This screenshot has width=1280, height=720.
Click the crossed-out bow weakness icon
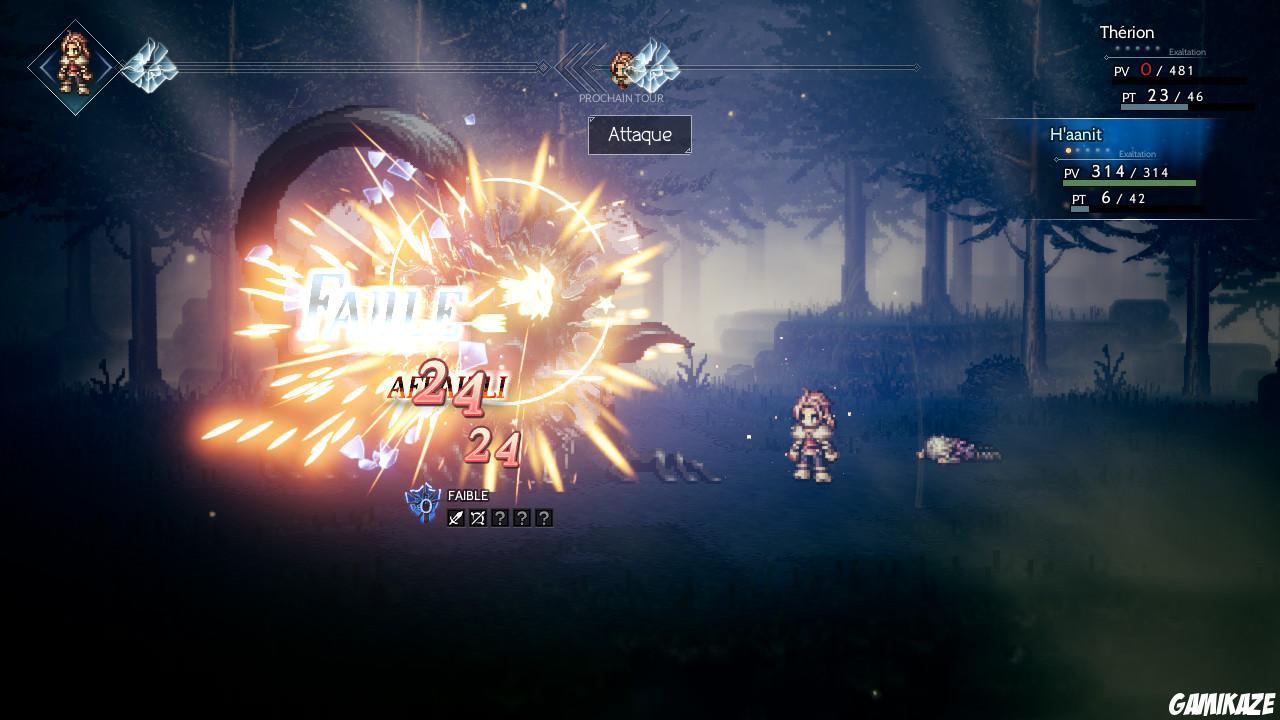tap(478, 519)
